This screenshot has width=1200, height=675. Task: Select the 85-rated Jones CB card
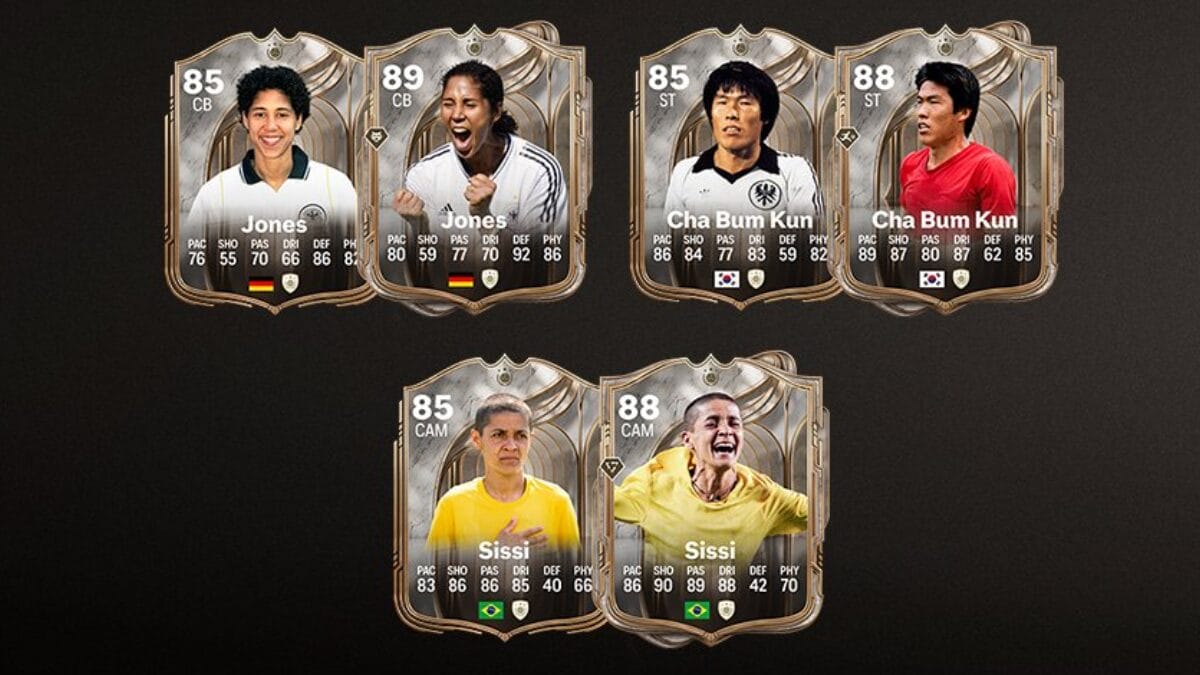pyautogui.click(x=268, y=170)
